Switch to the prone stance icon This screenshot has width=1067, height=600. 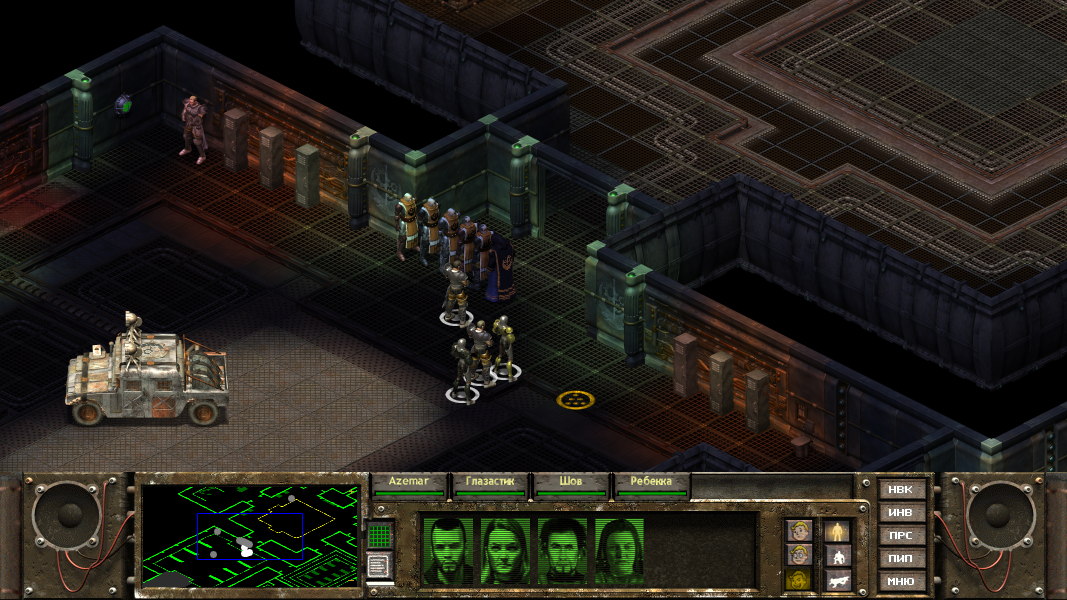coord(836,580)
